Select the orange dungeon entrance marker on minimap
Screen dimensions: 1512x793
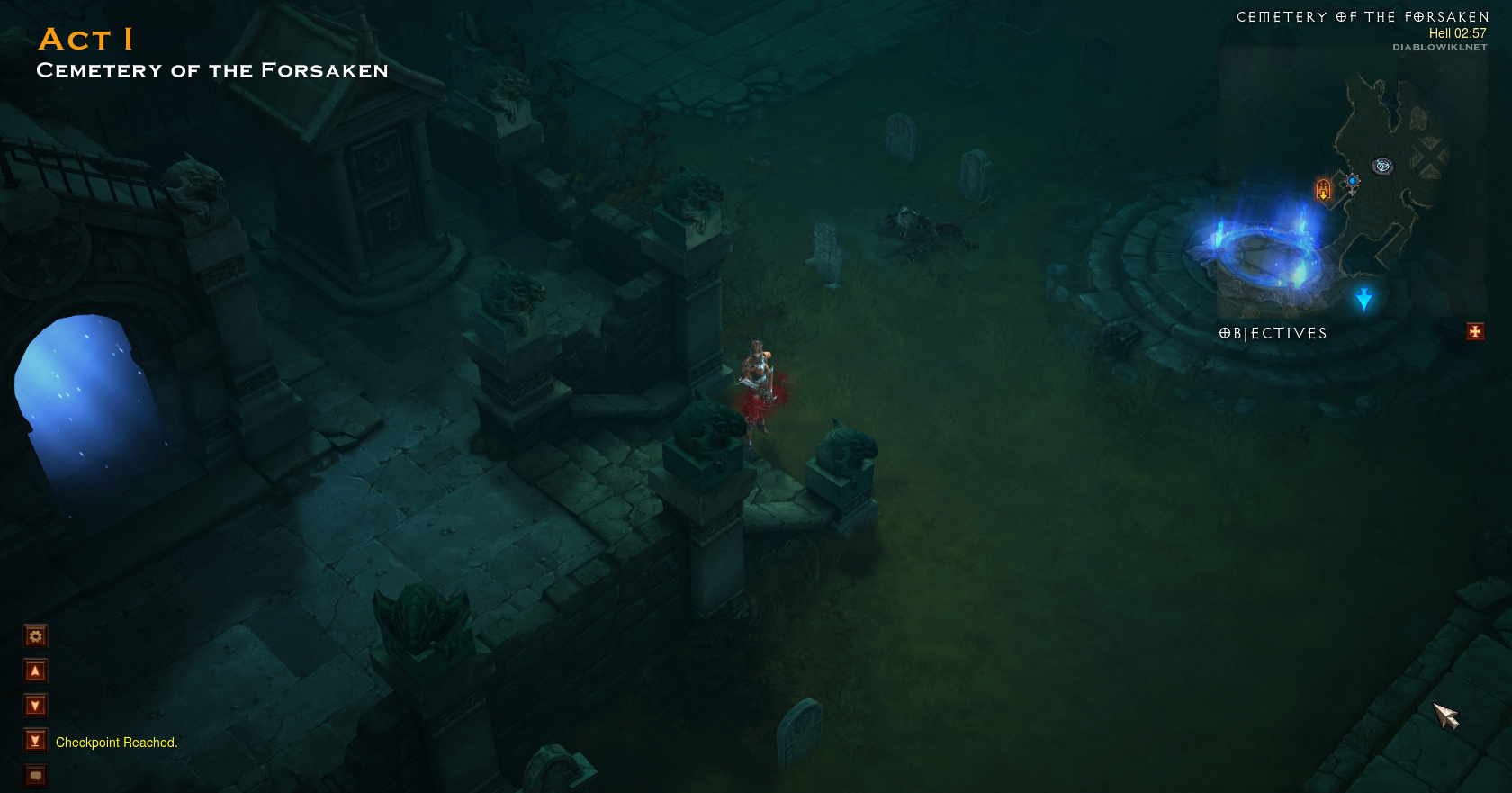1323,189
